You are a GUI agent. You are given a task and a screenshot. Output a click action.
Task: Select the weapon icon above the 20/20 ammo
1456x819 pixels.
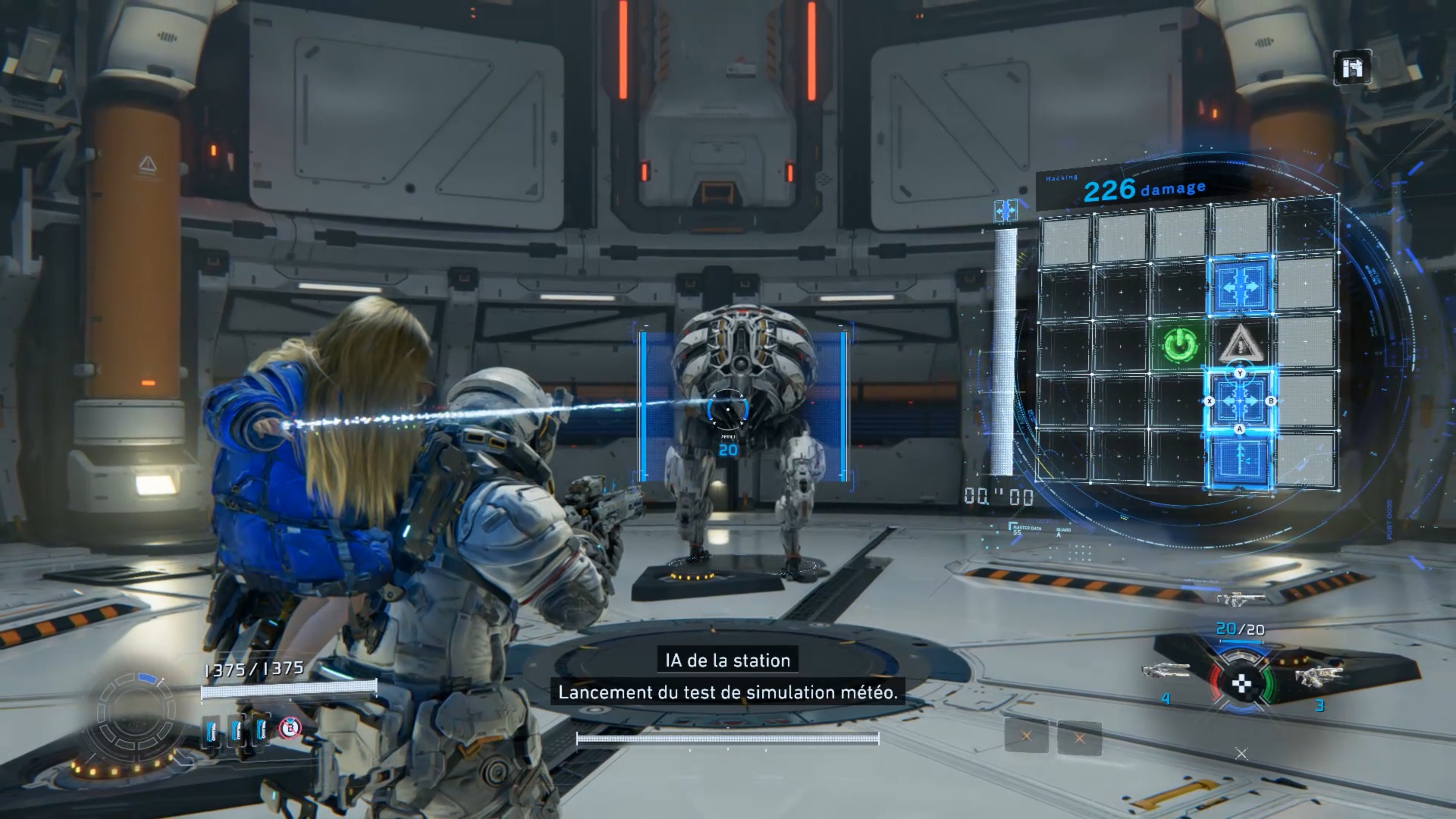click(1238, 599)
